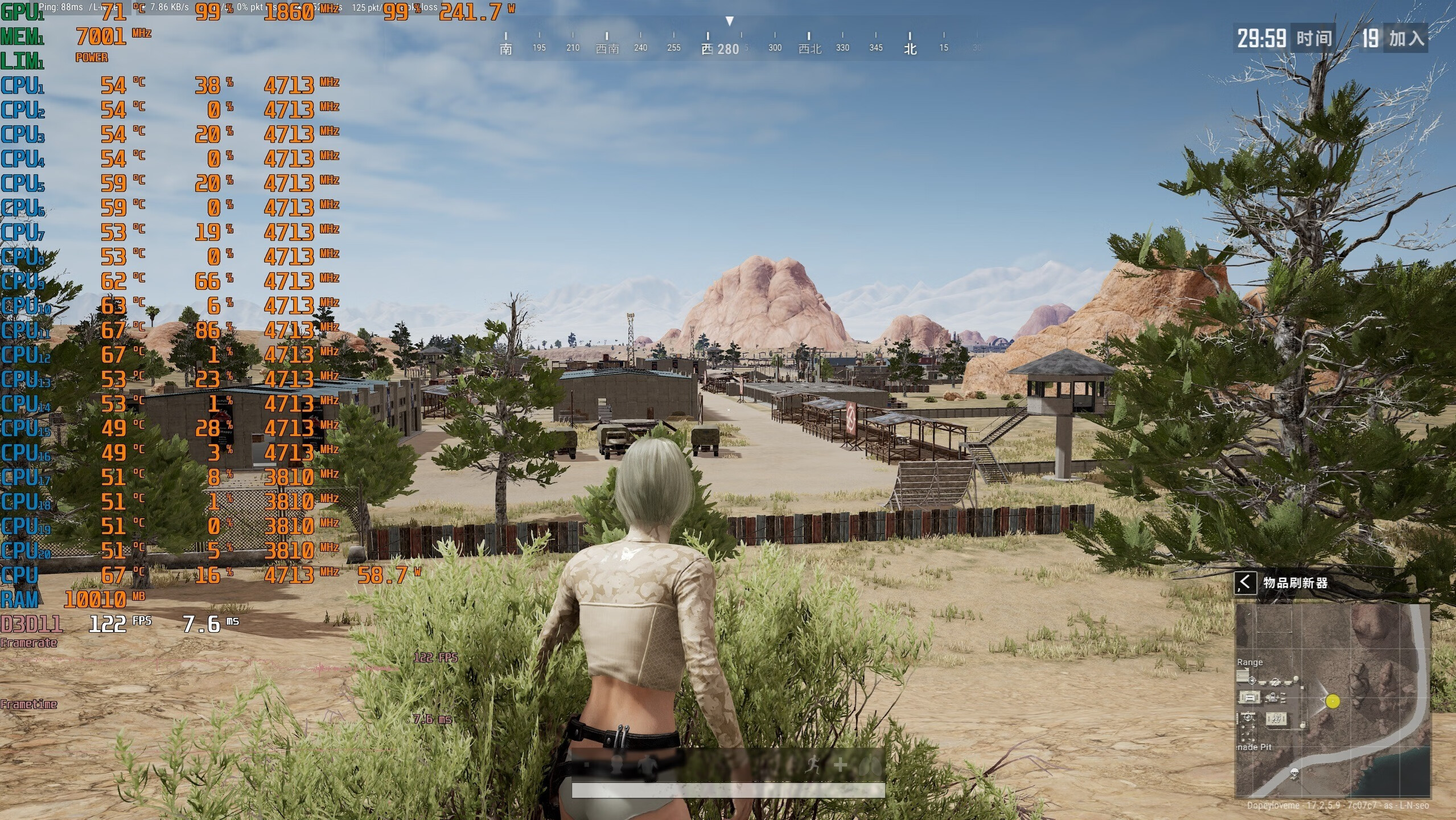Click the 西 280 heading on the compass

point(720,49)
